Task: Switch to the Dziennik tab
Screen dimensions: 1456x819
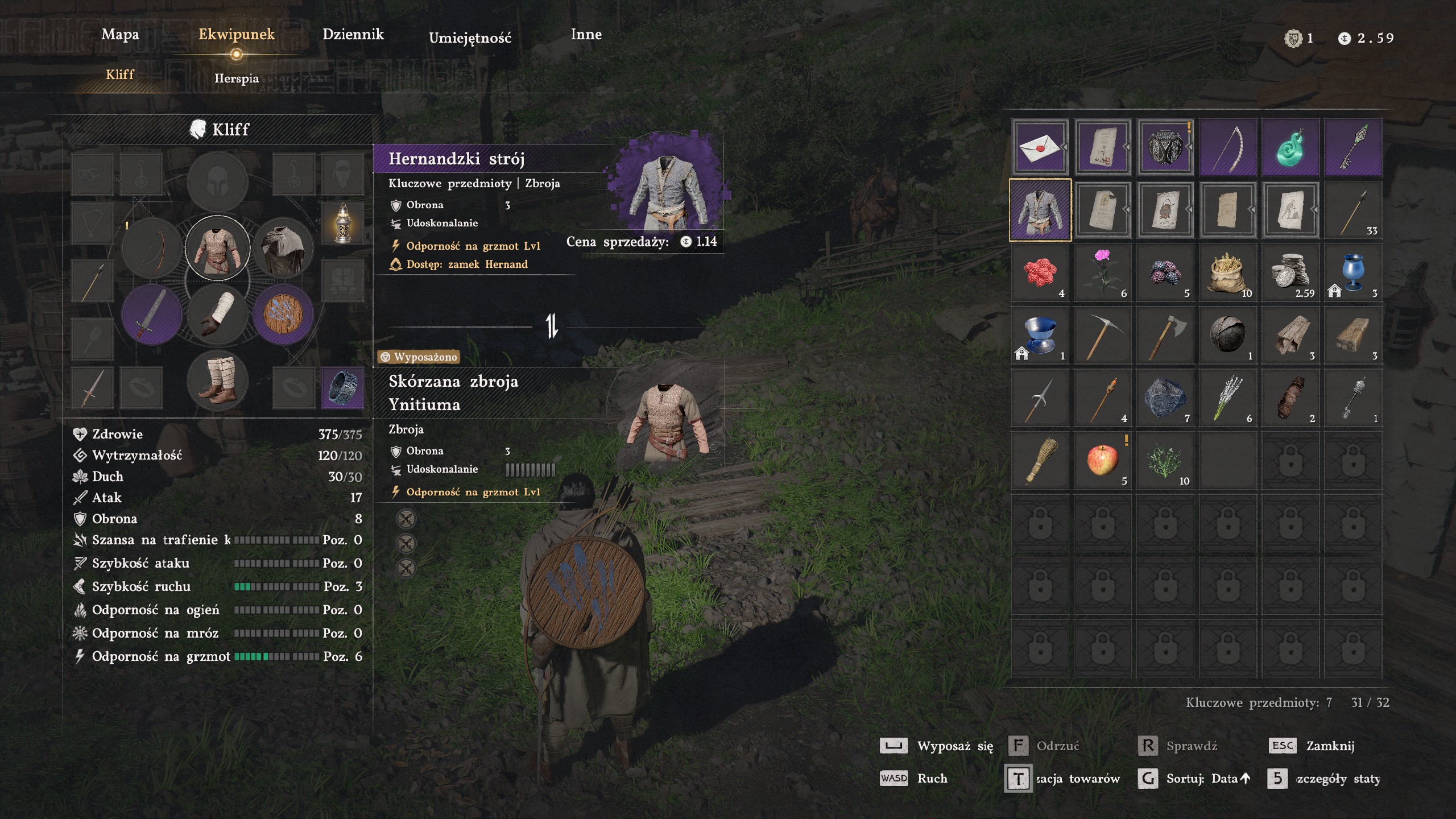Action: (x=353, y=35)
